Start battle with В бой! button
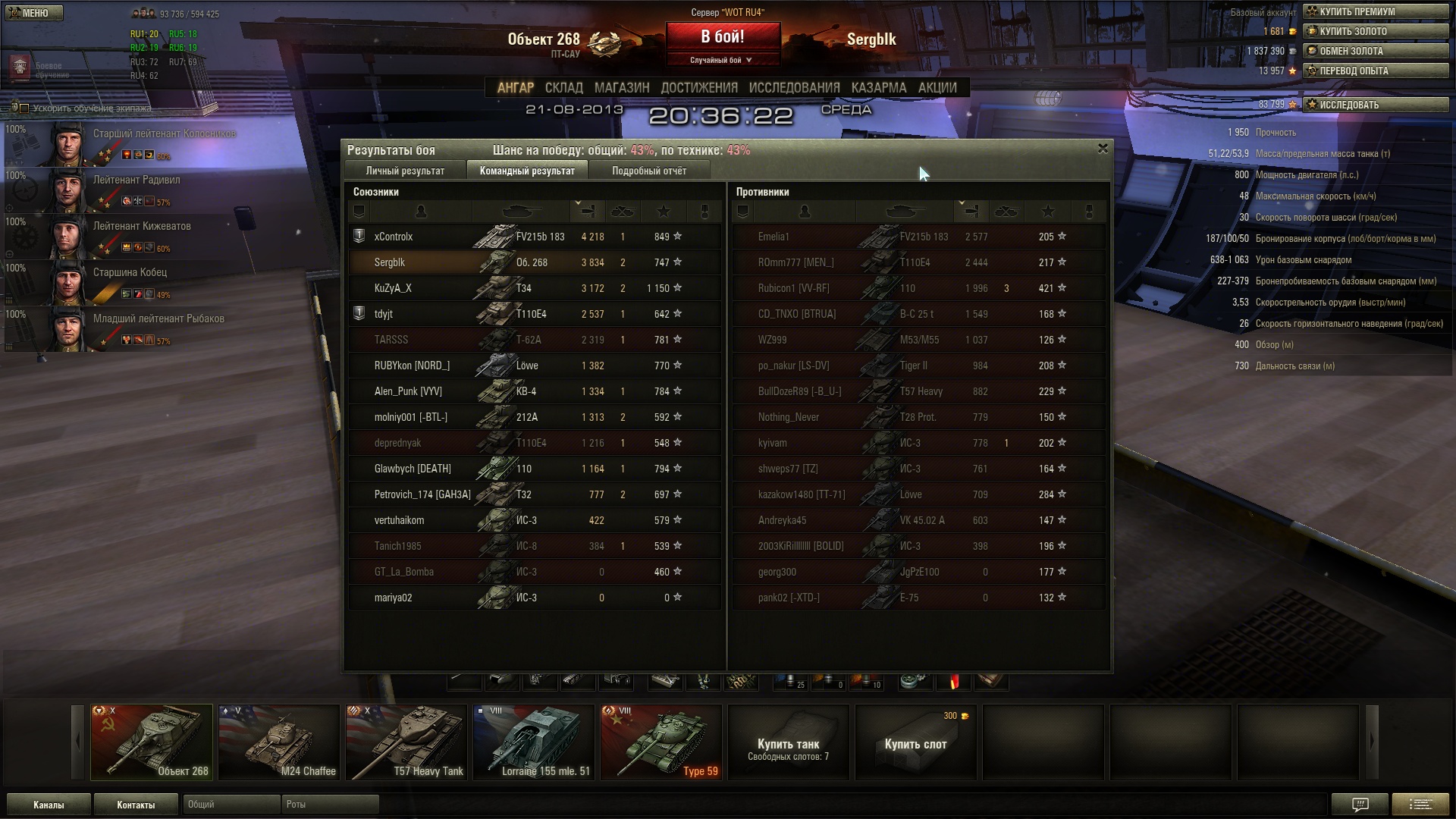1456x819 pixels. pos(722,37)
